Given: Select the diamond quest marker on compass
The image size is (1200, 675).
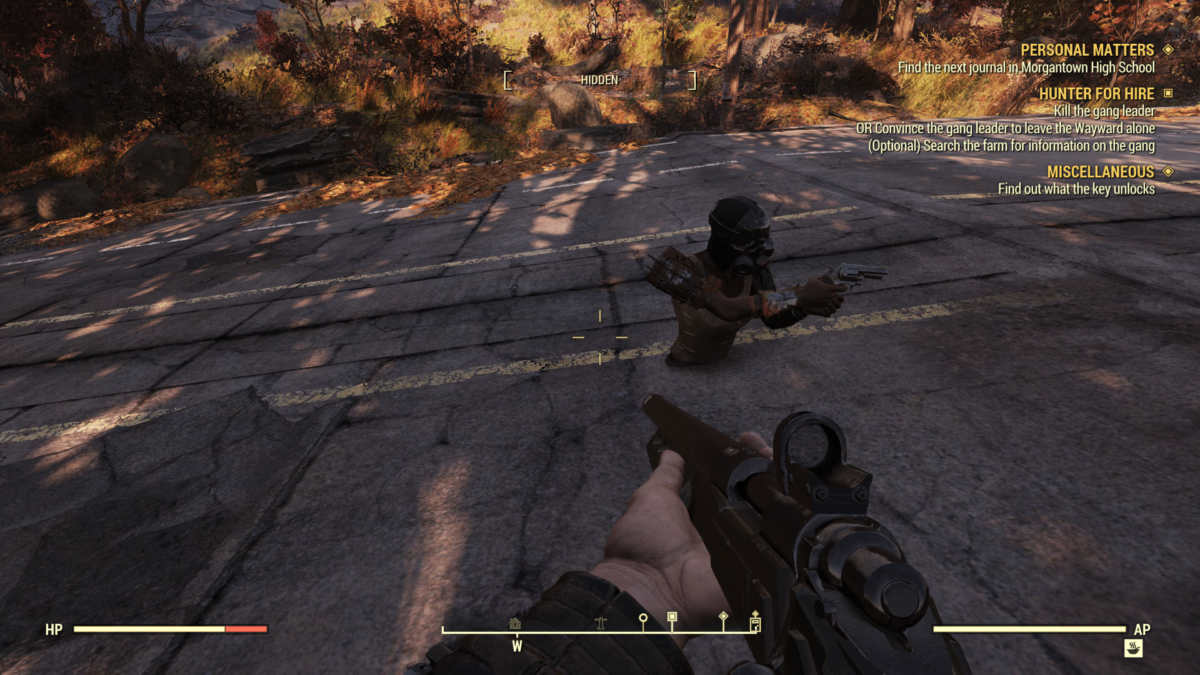Looking at the screenshot, I should (x=723, y=618).
